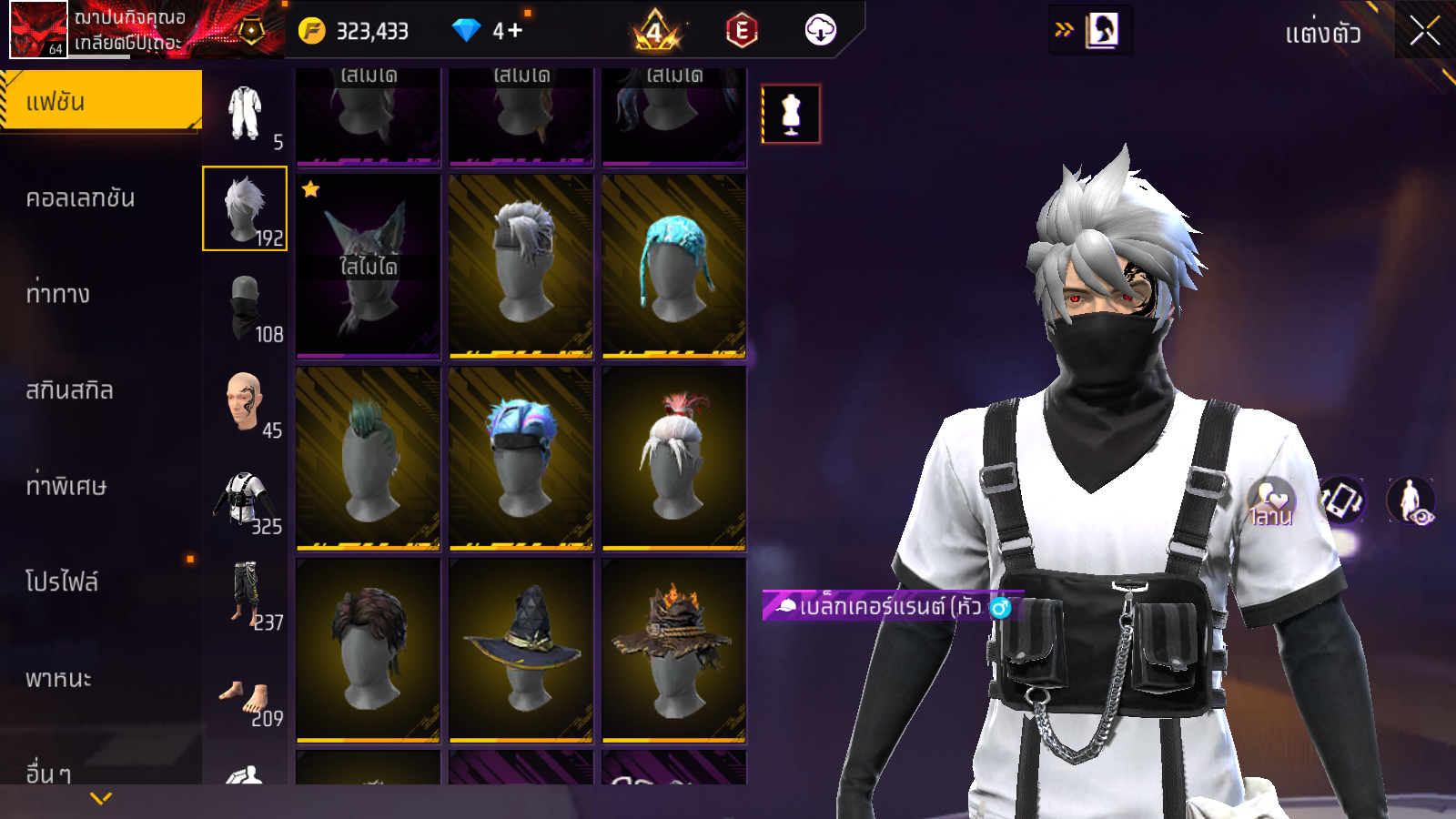Switch to the โปรไฟล์ (Profile) section
1456x819 pixels.
62,581
